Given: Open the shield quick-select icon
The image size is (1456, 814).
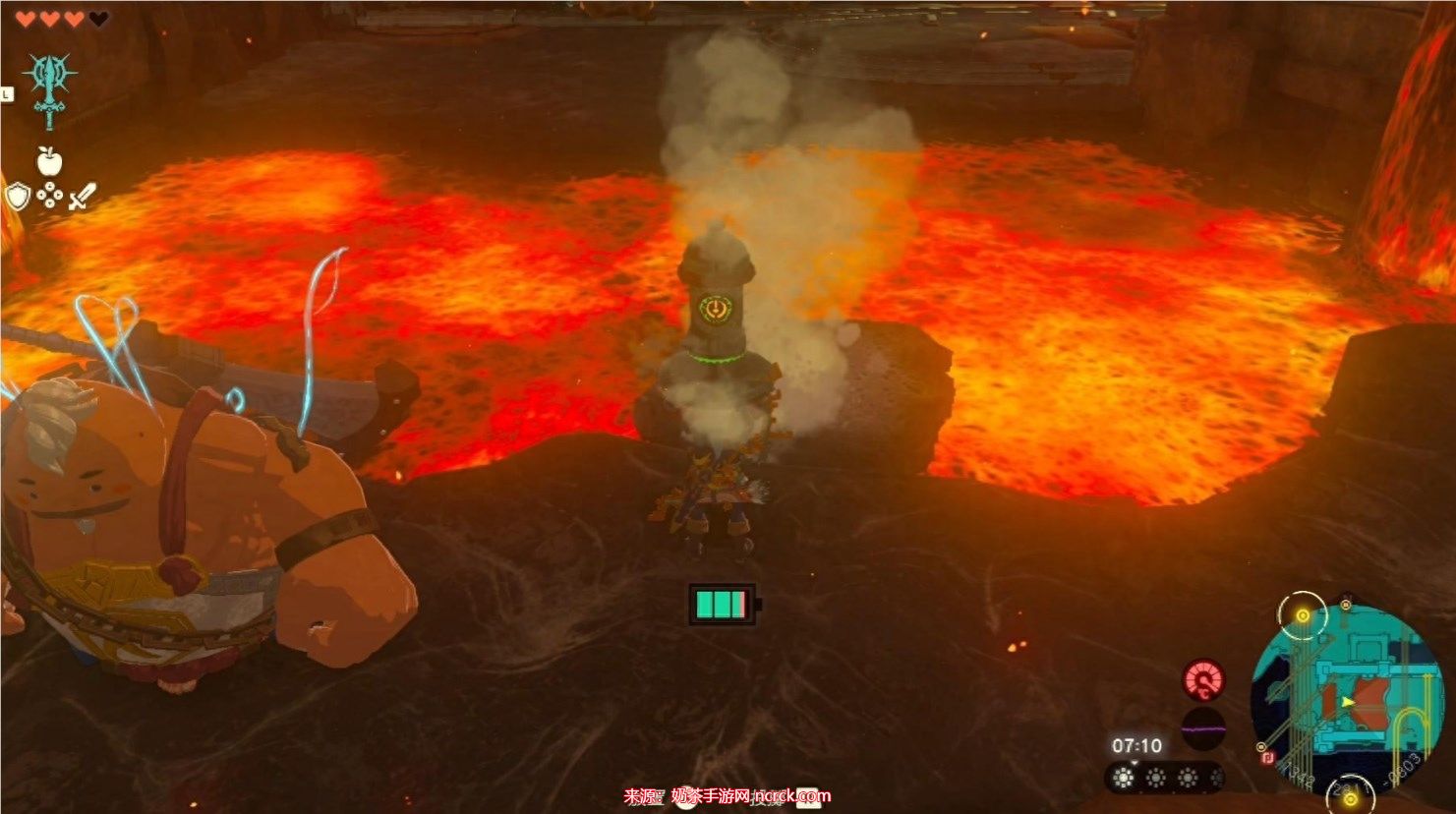Looking at the screenshot, I should [18, 197].
